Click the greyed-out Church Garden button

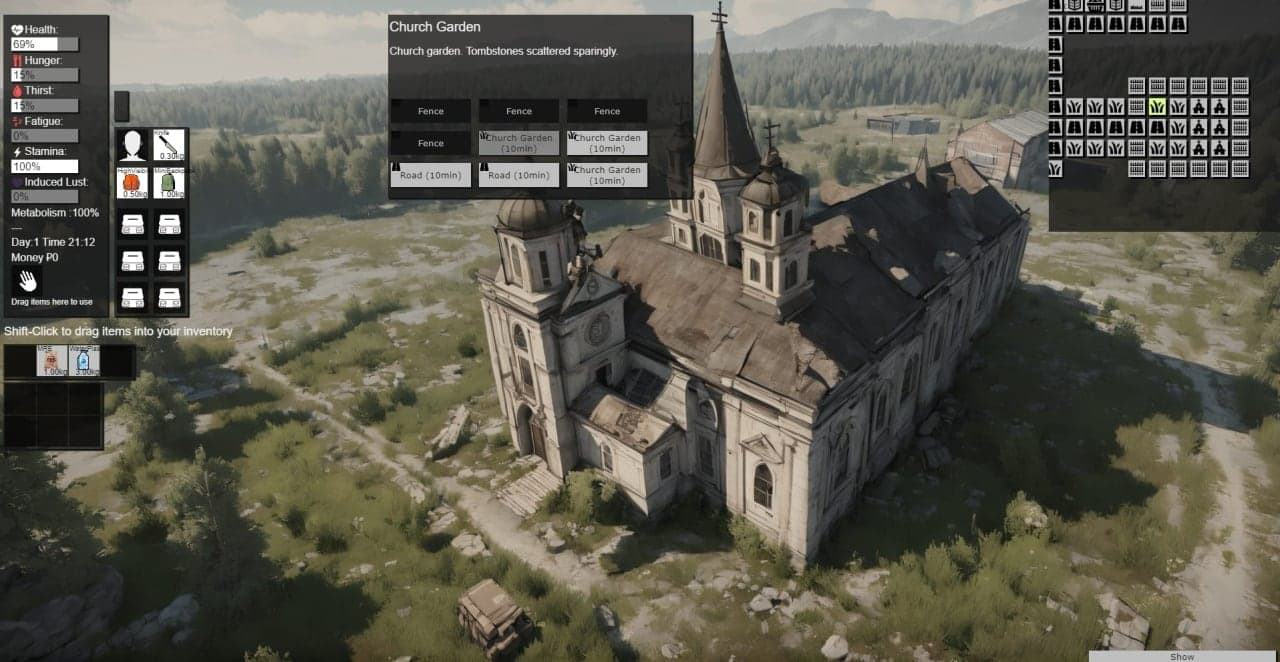(519, 143)
